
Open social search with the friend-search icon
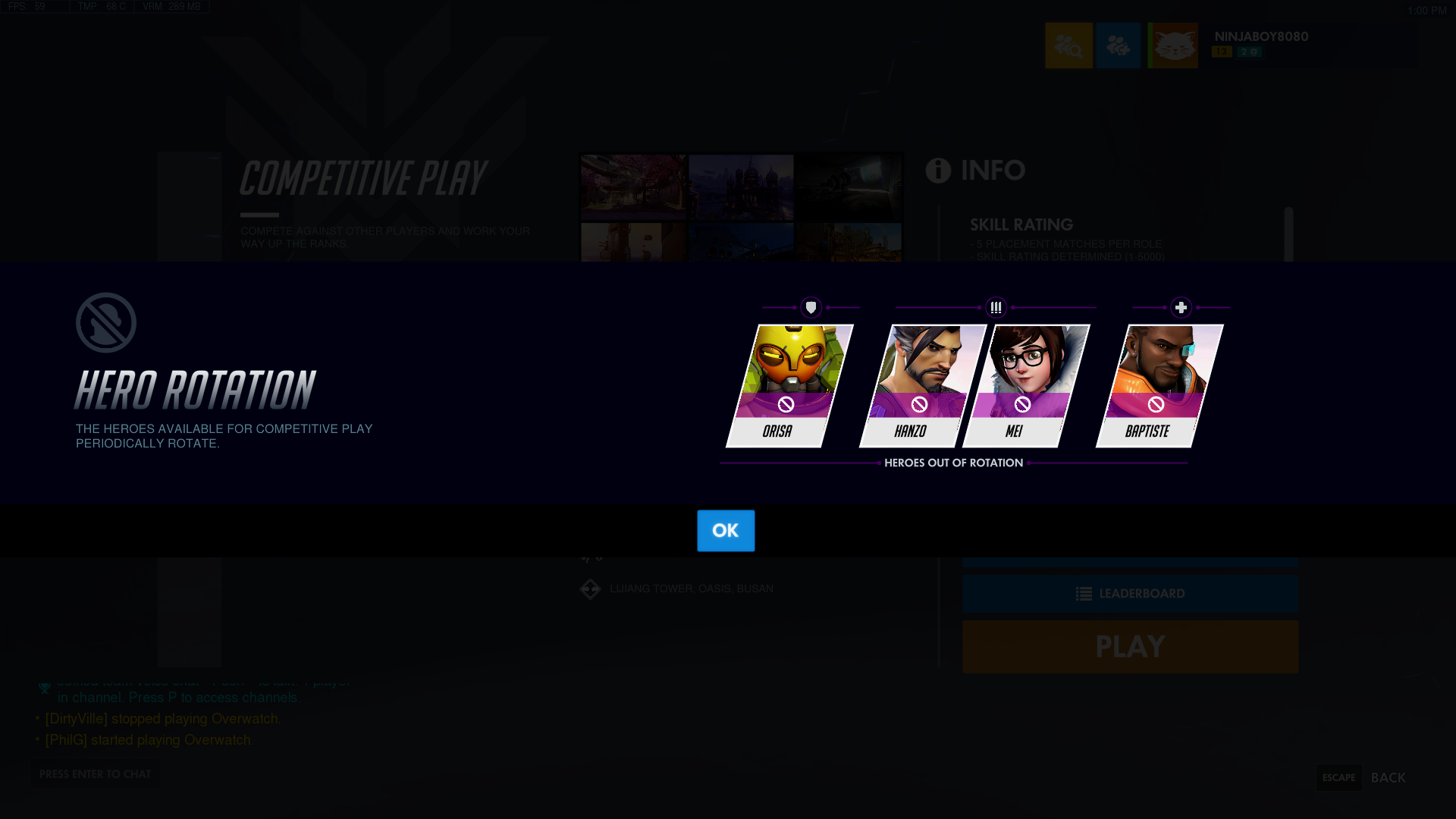pyautogui.click(x=1069, y=45)
